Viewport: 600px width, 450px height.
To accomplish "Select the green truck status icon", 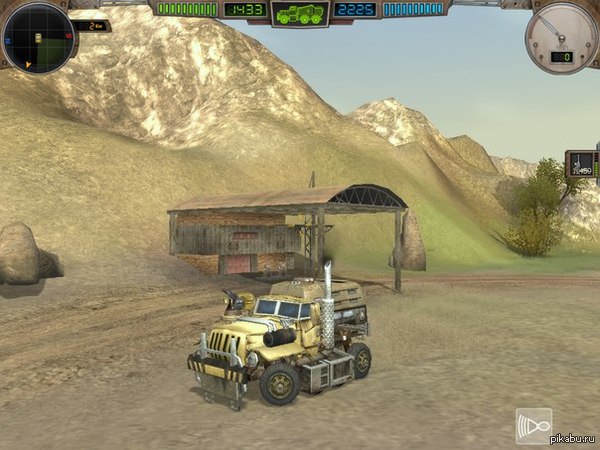I will point(299,13).
